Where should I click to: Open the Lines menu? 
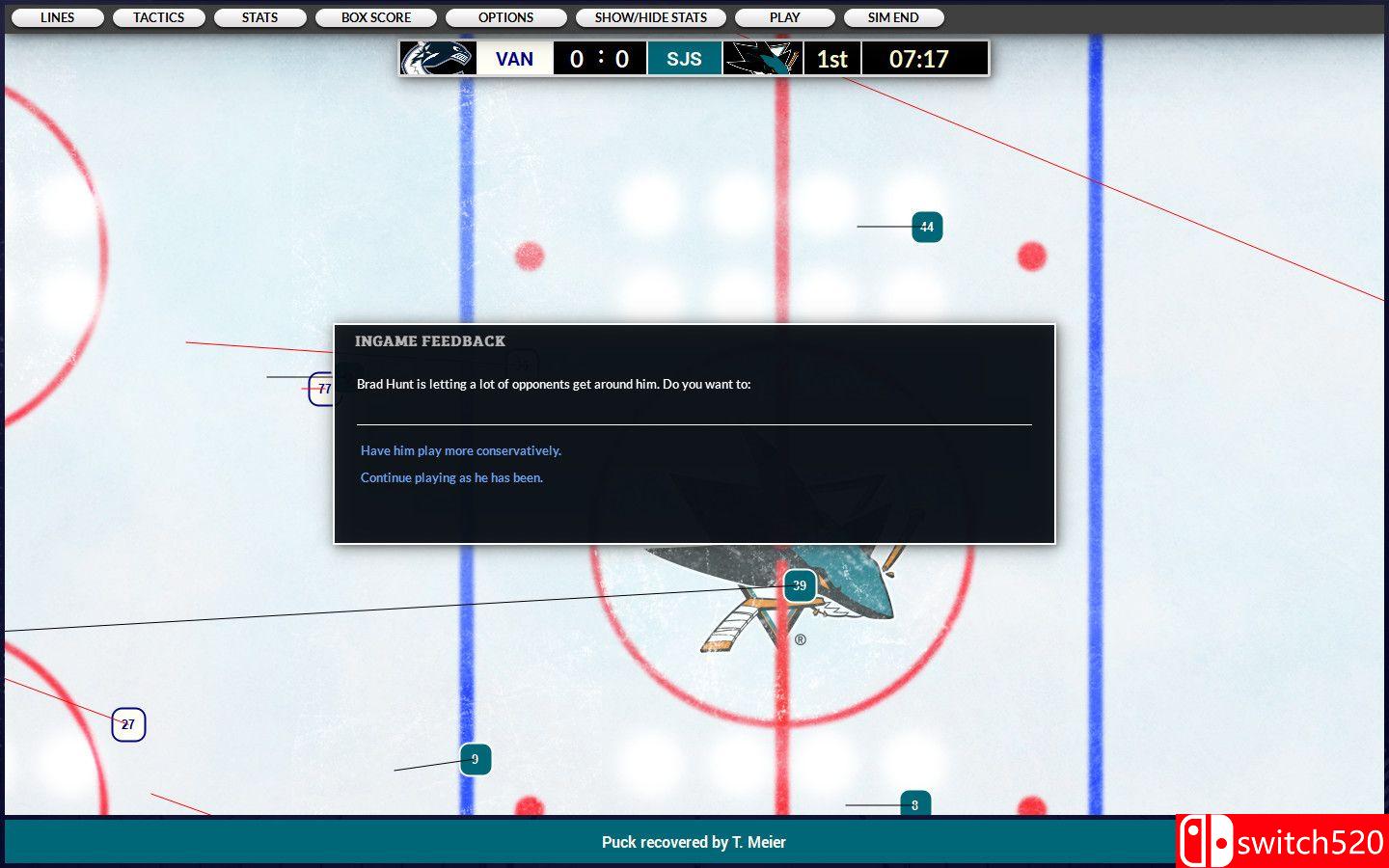point(57,17)
